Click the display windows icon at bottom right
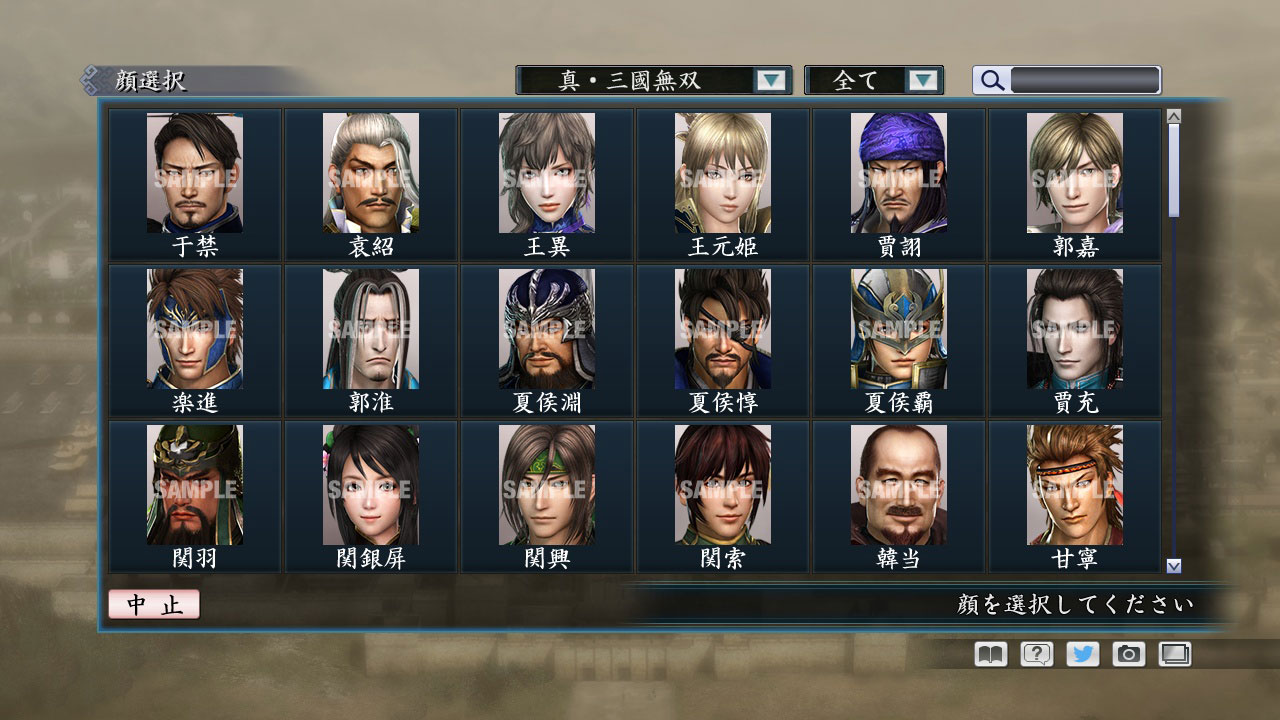Image resolution: width=1280 pixels, height=720 pixels. pyautogui.click(x=1175, y=654)
